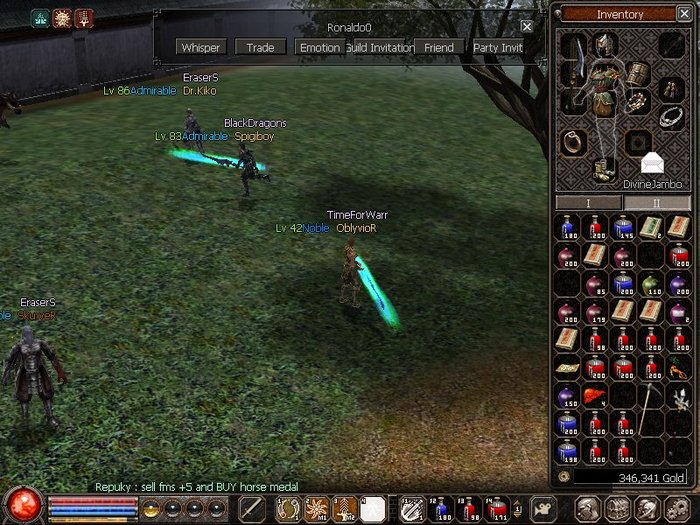700x525 pixels.
Task: Select the red liver item in inventory
Action: (594, 395)
